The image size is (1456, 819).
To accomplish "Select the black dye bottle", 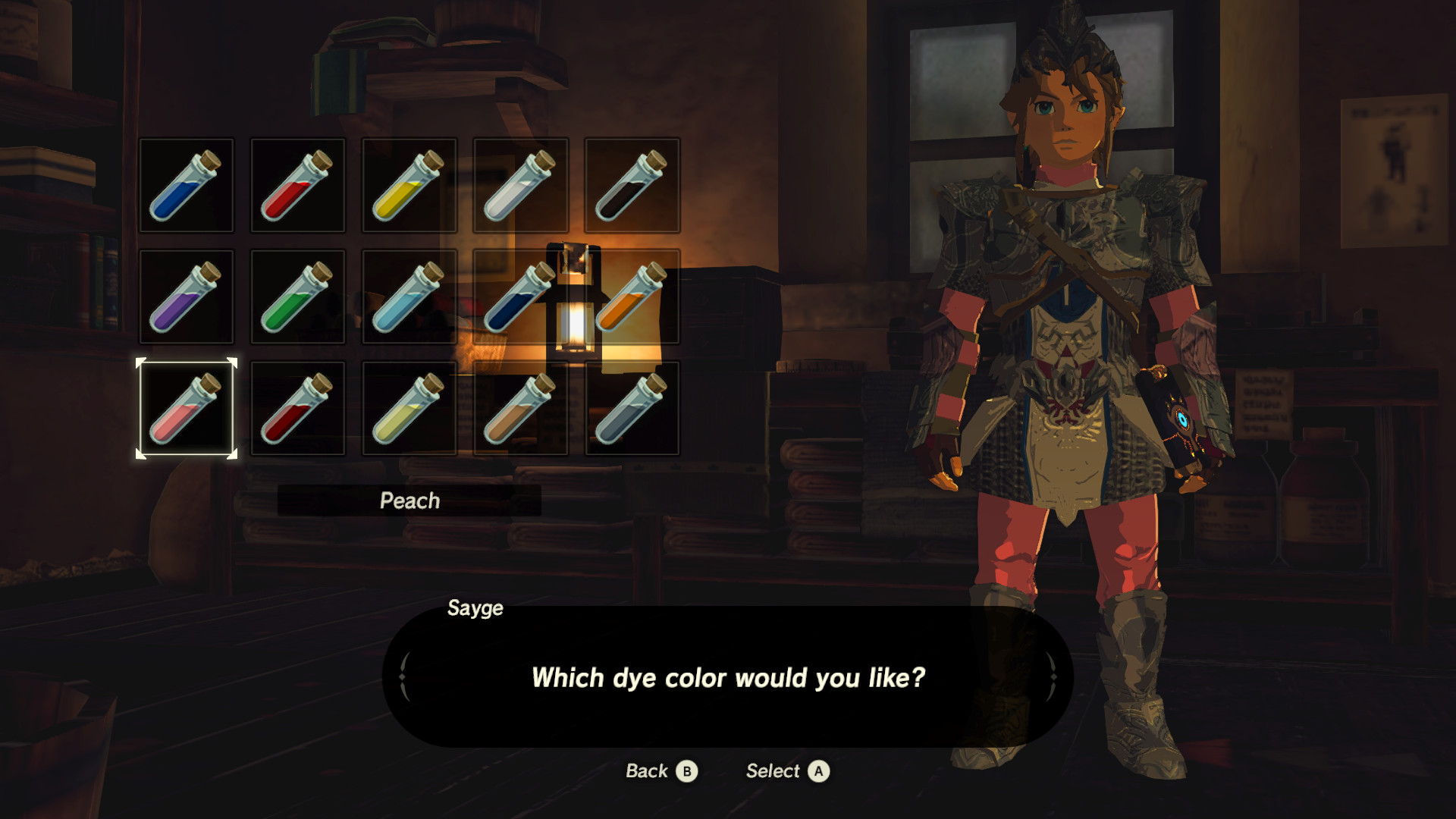I will point(633,184).
